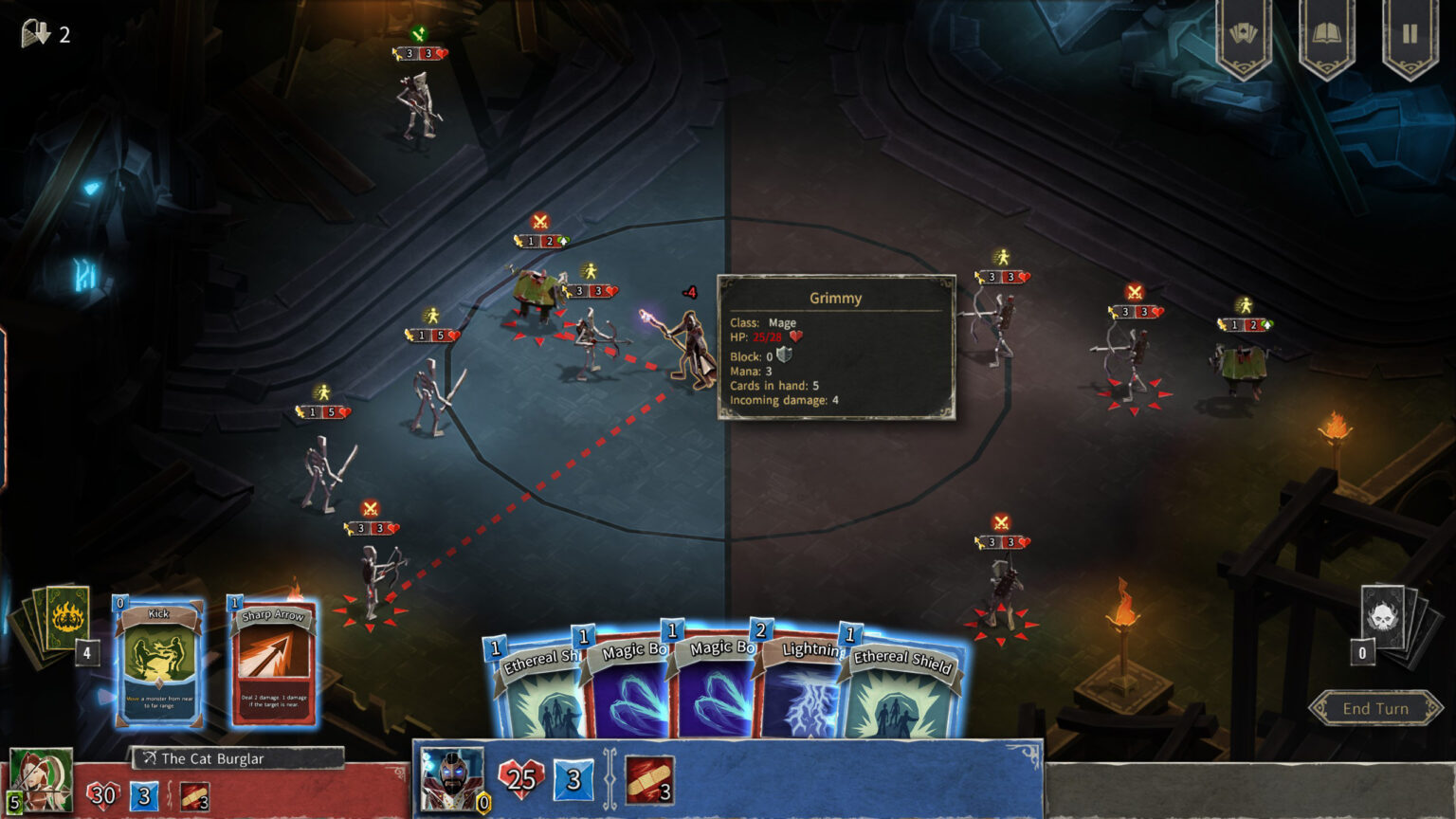The height and width of the screenshot is (819, 1456).
Task: Use the Cat Burglar's bandage item
Action: [194, 795]
